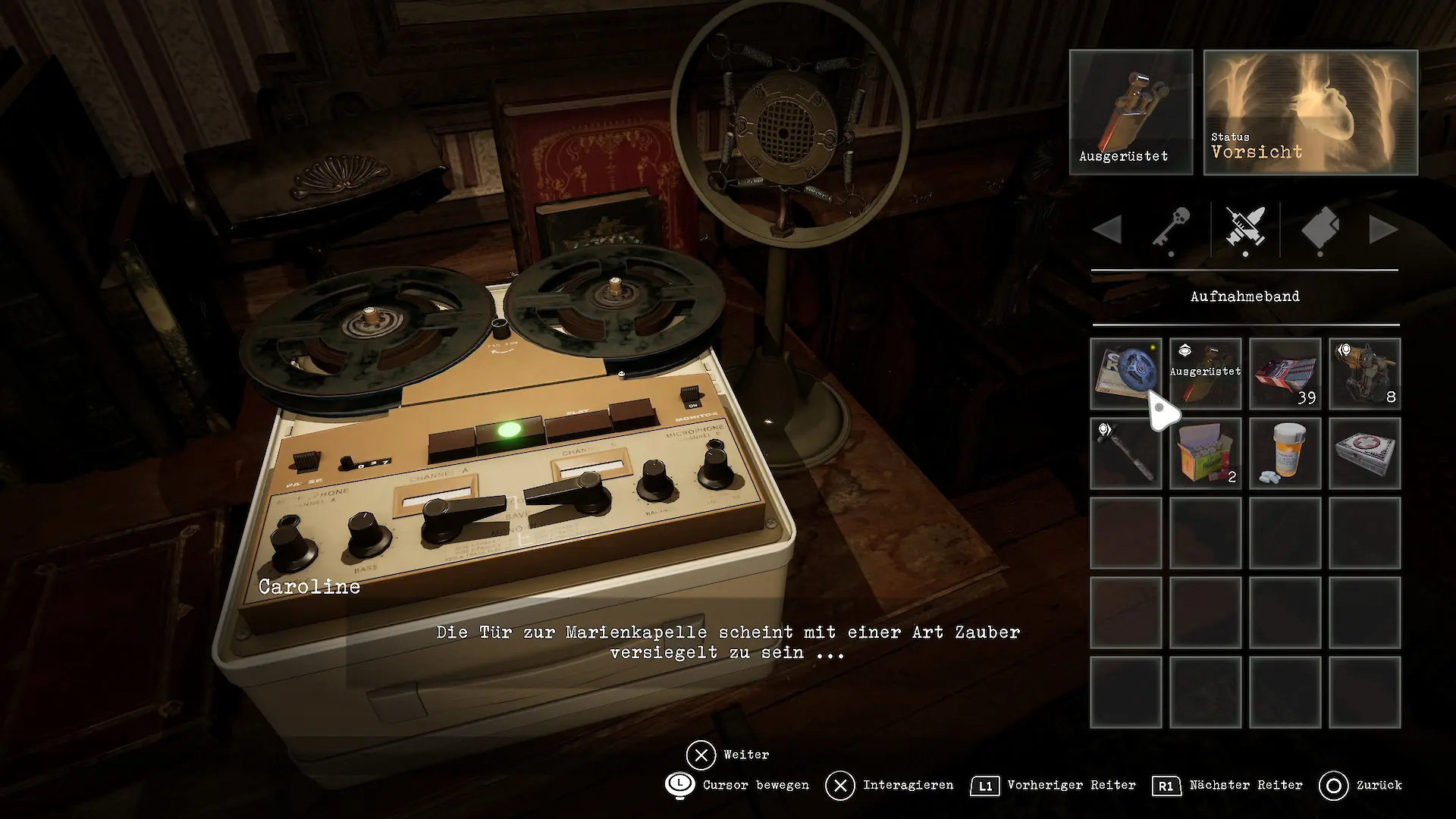Open the syringe and bullet resources tab

(x=1245, y=228)
